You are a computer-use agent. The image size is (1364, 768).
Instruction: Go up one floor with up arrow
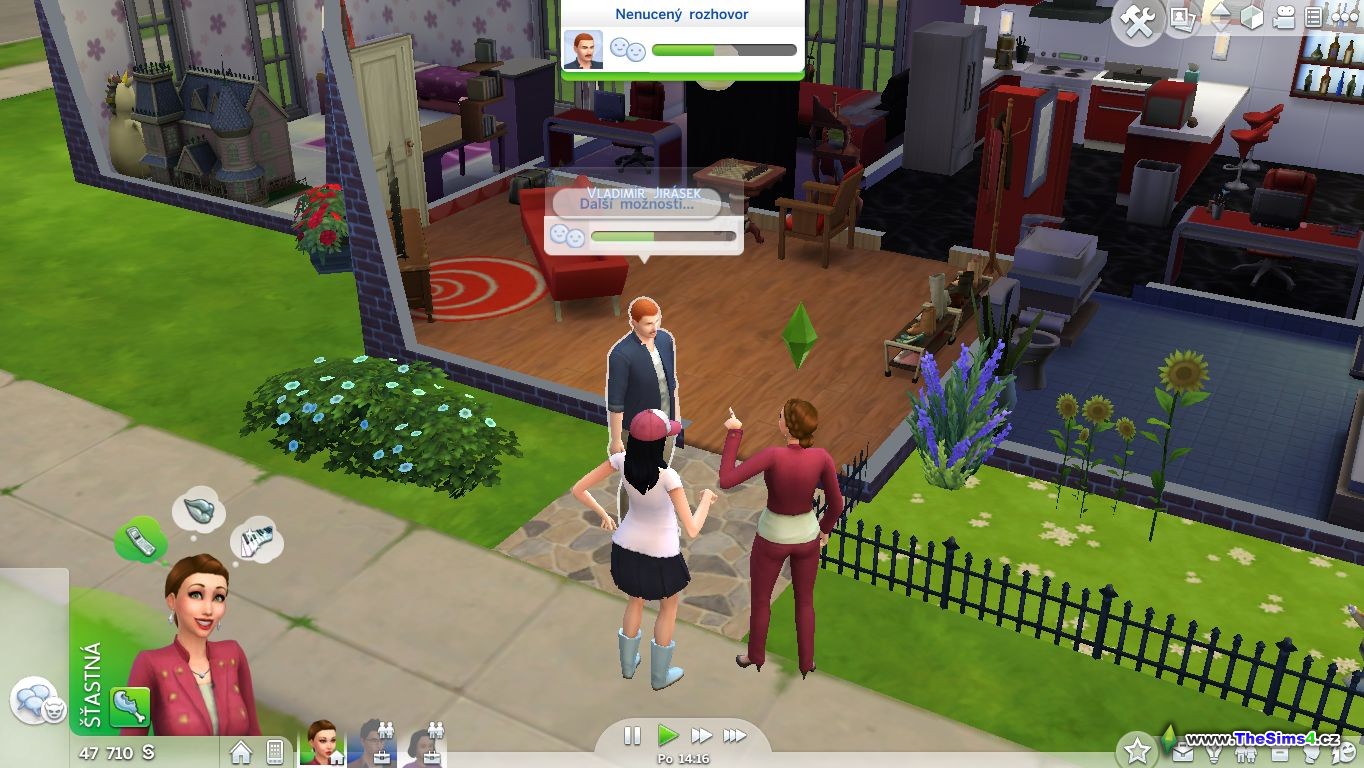tap(1219, 10)
